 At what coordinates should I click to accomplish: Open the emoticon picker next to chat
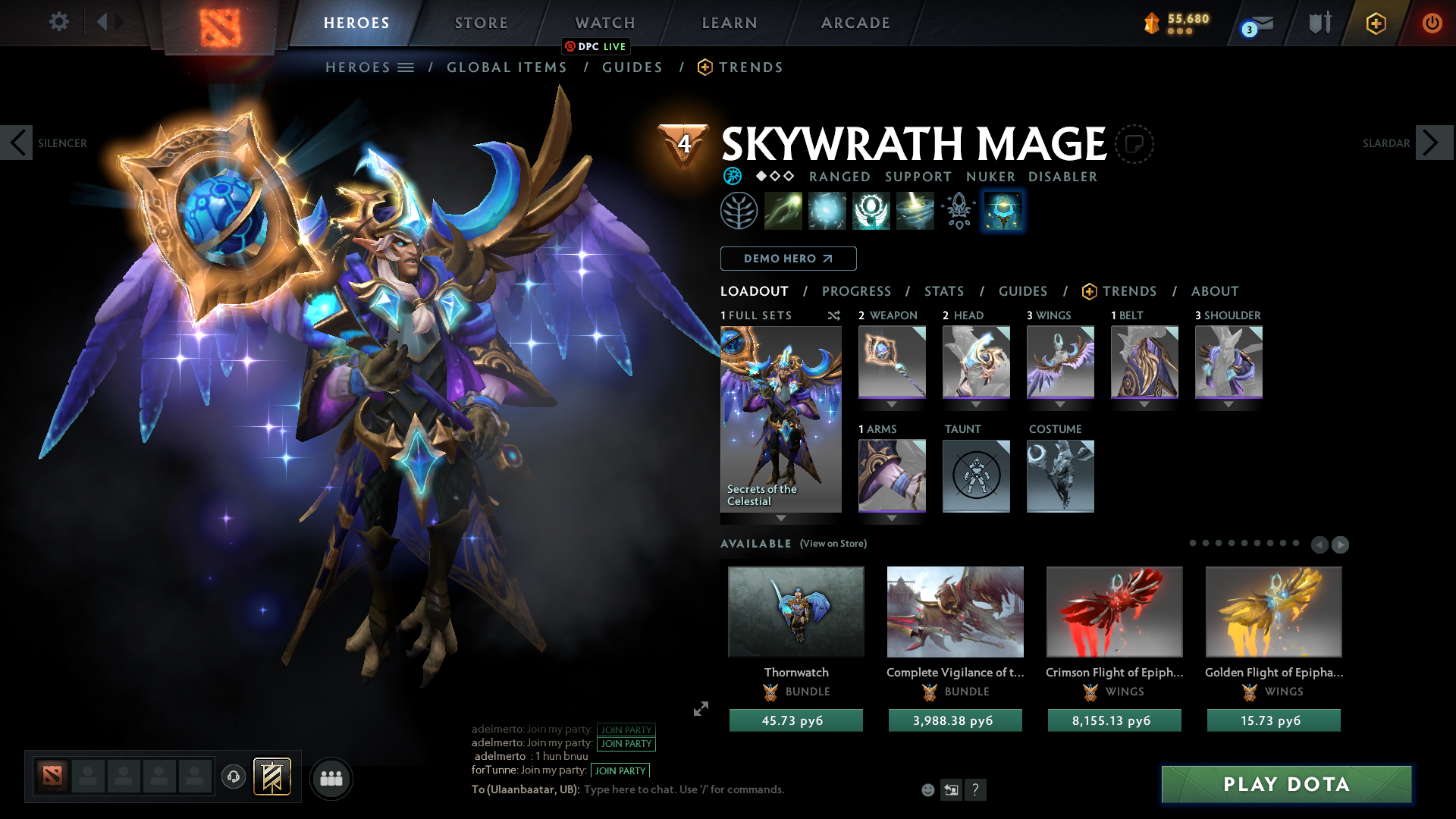pos(927,789)
